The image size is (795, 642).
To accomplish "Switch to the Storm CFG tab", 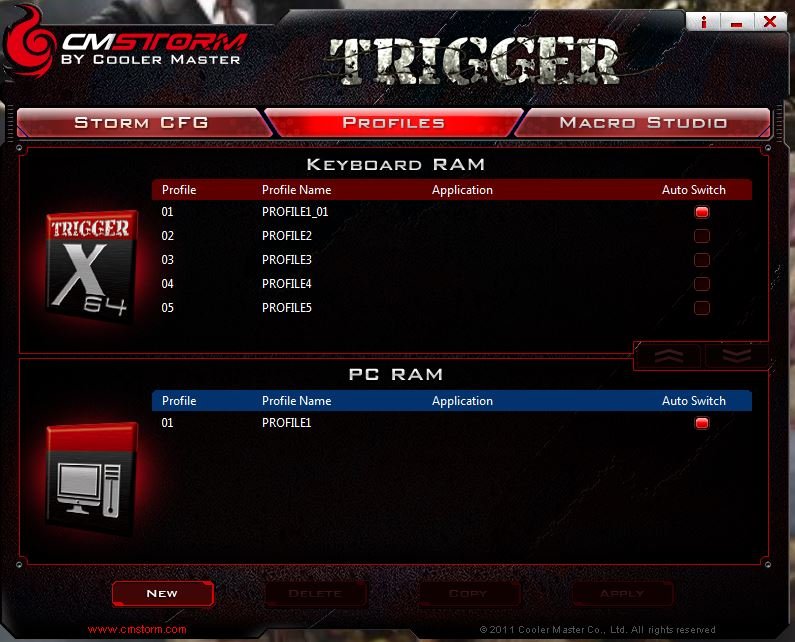I will [x=141, y=123].
